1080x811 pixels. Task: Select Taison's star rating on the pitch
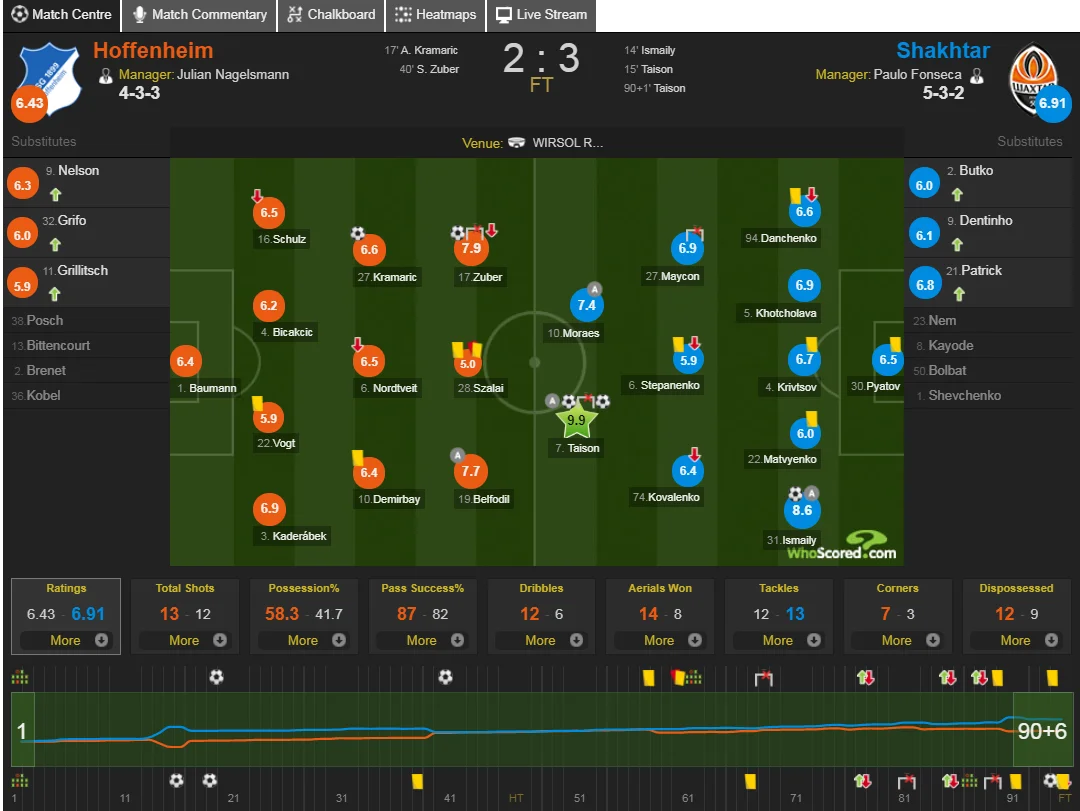[576, 421]
